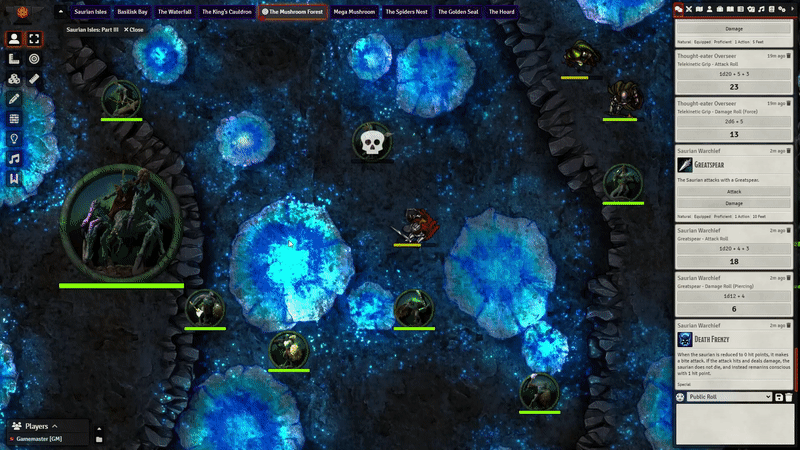This screenshot has width=800, height=450.
Task: Open The Spiders Nest scene
Action: click(407, 12)
